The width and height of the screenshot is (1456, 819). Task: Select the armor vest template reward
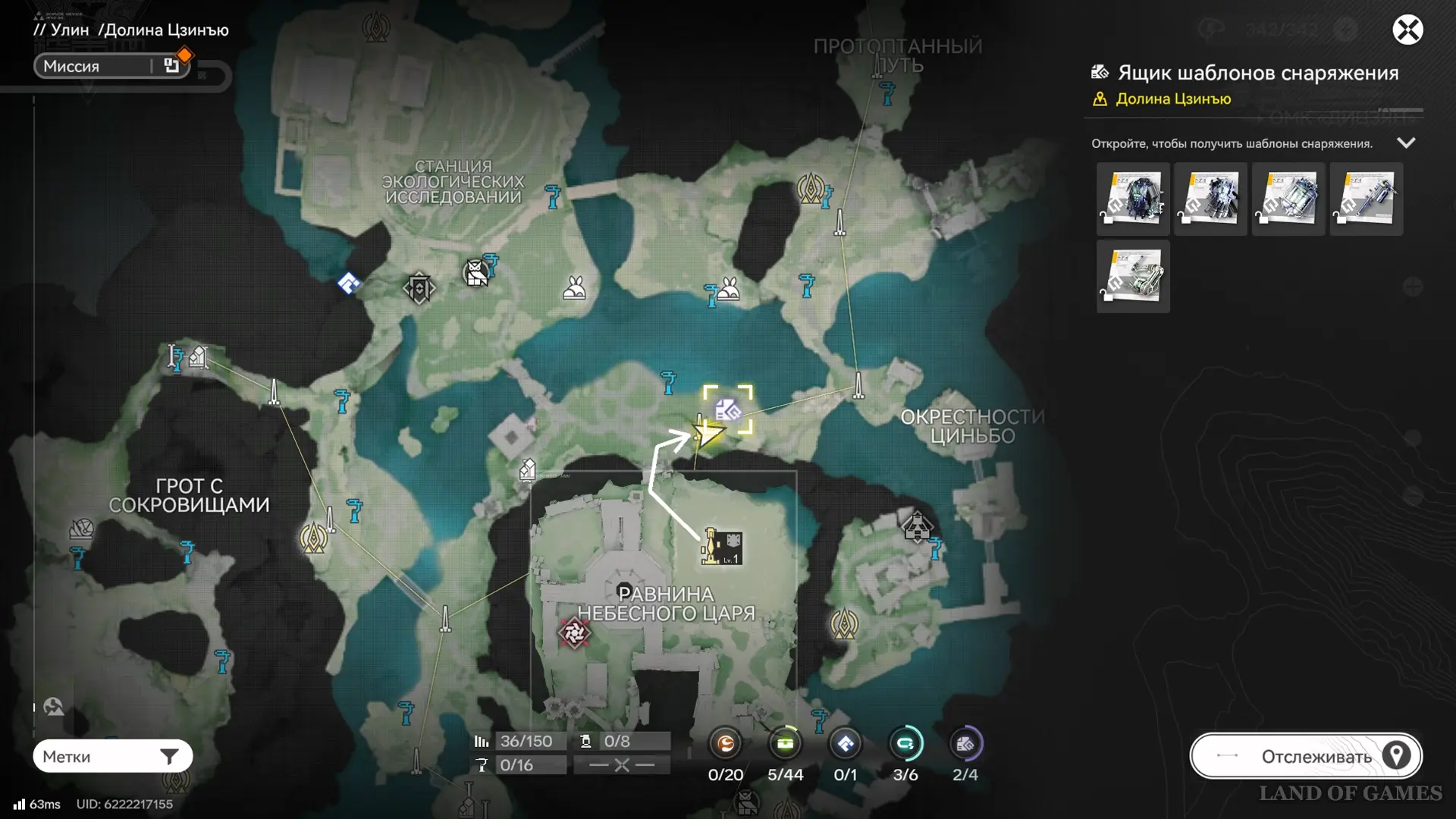click(1133, 199)
